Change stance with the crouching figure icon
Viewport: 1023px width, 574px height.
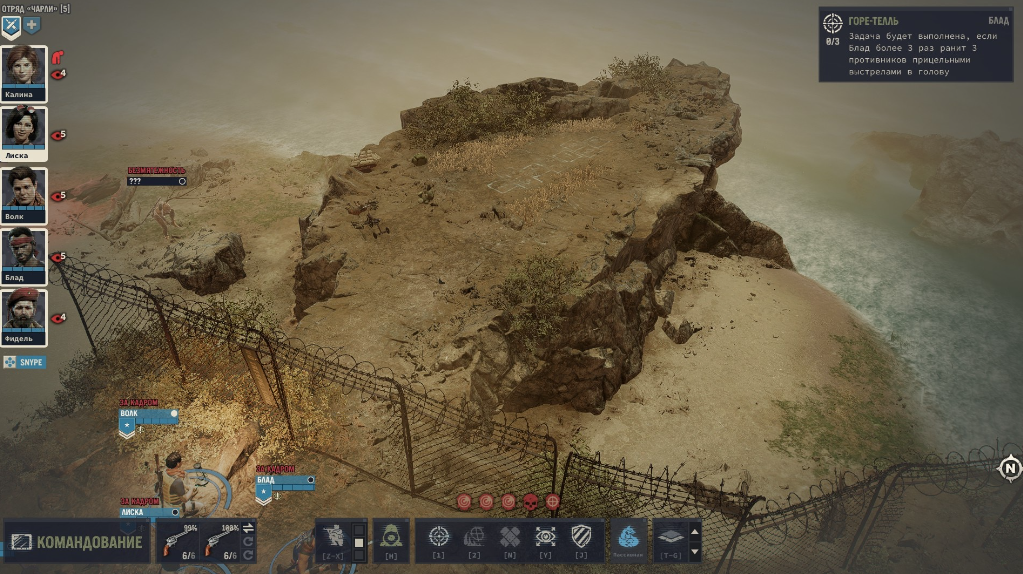[333, 540]
